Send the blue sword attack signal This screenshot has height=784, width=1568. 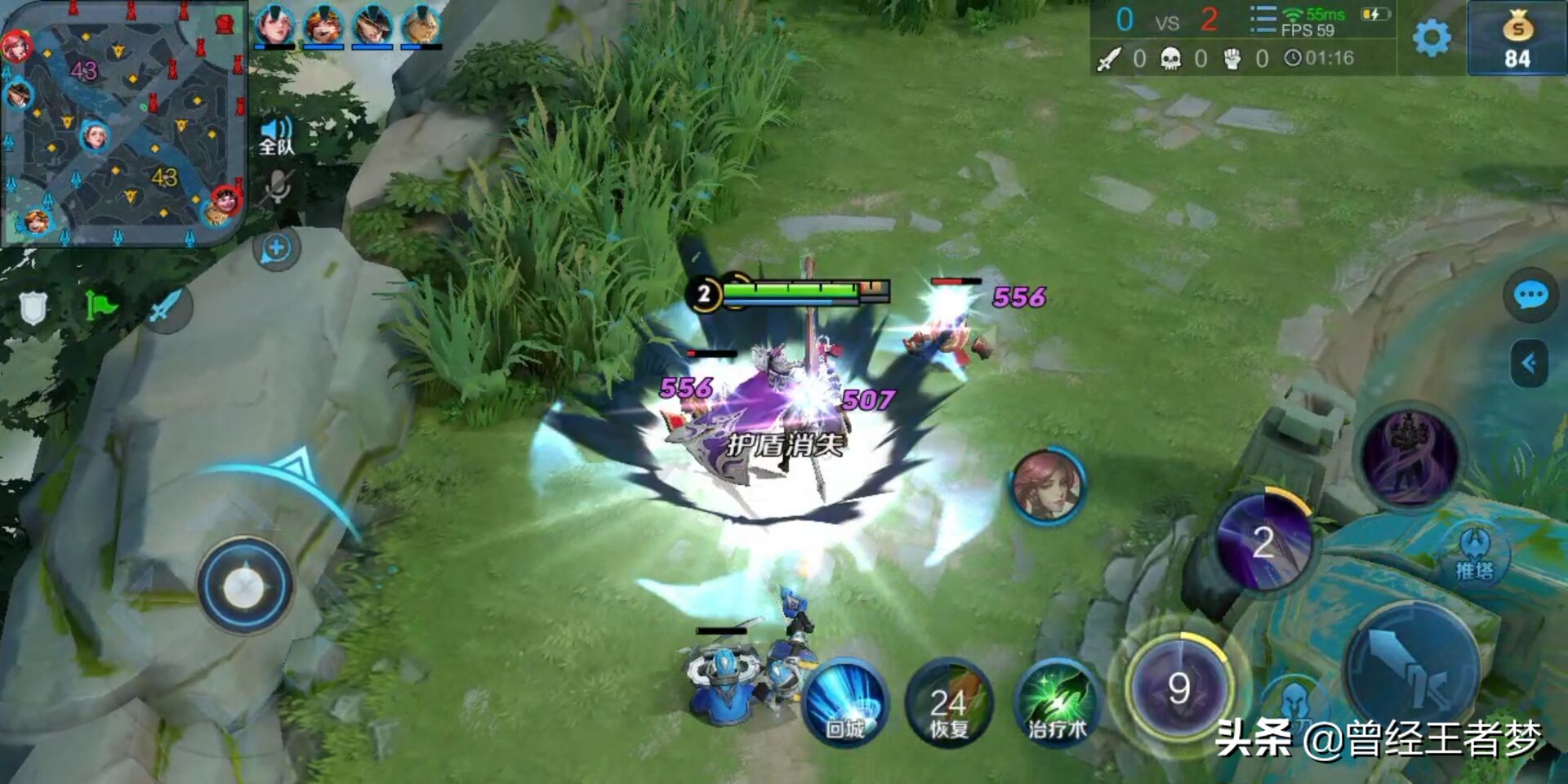[x=167, y=307]
